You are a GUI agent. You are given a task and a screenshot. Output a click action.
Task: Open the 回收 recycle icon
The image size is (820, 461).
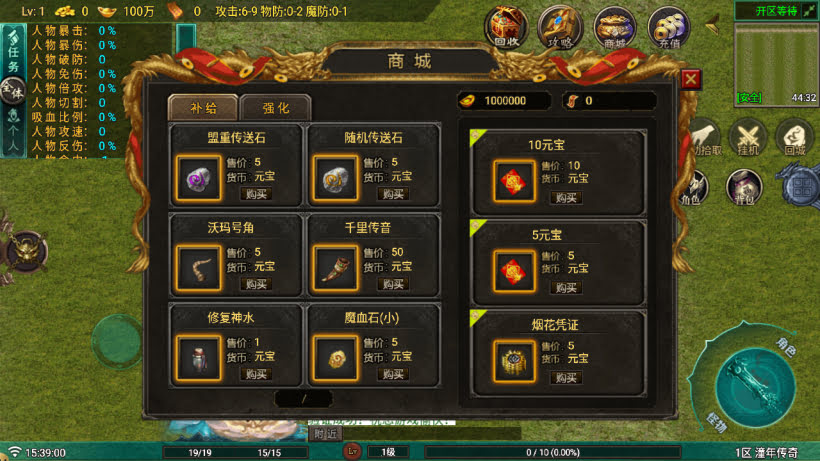coord(506,28)
